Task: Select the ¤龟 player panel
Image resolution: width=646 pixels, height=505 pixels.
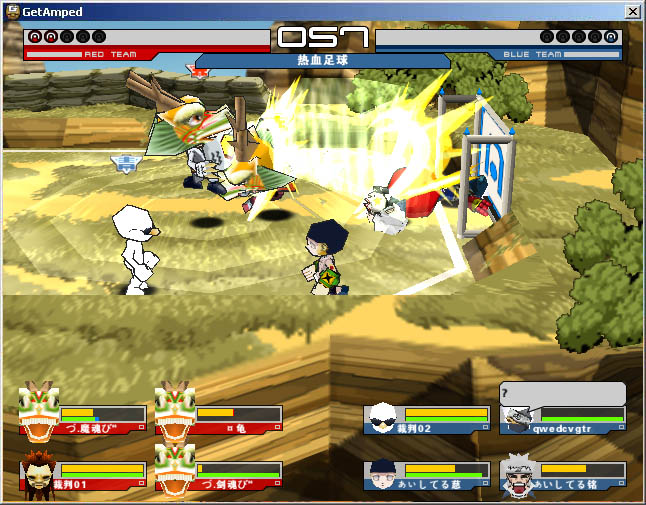Action: pos(219,419)
